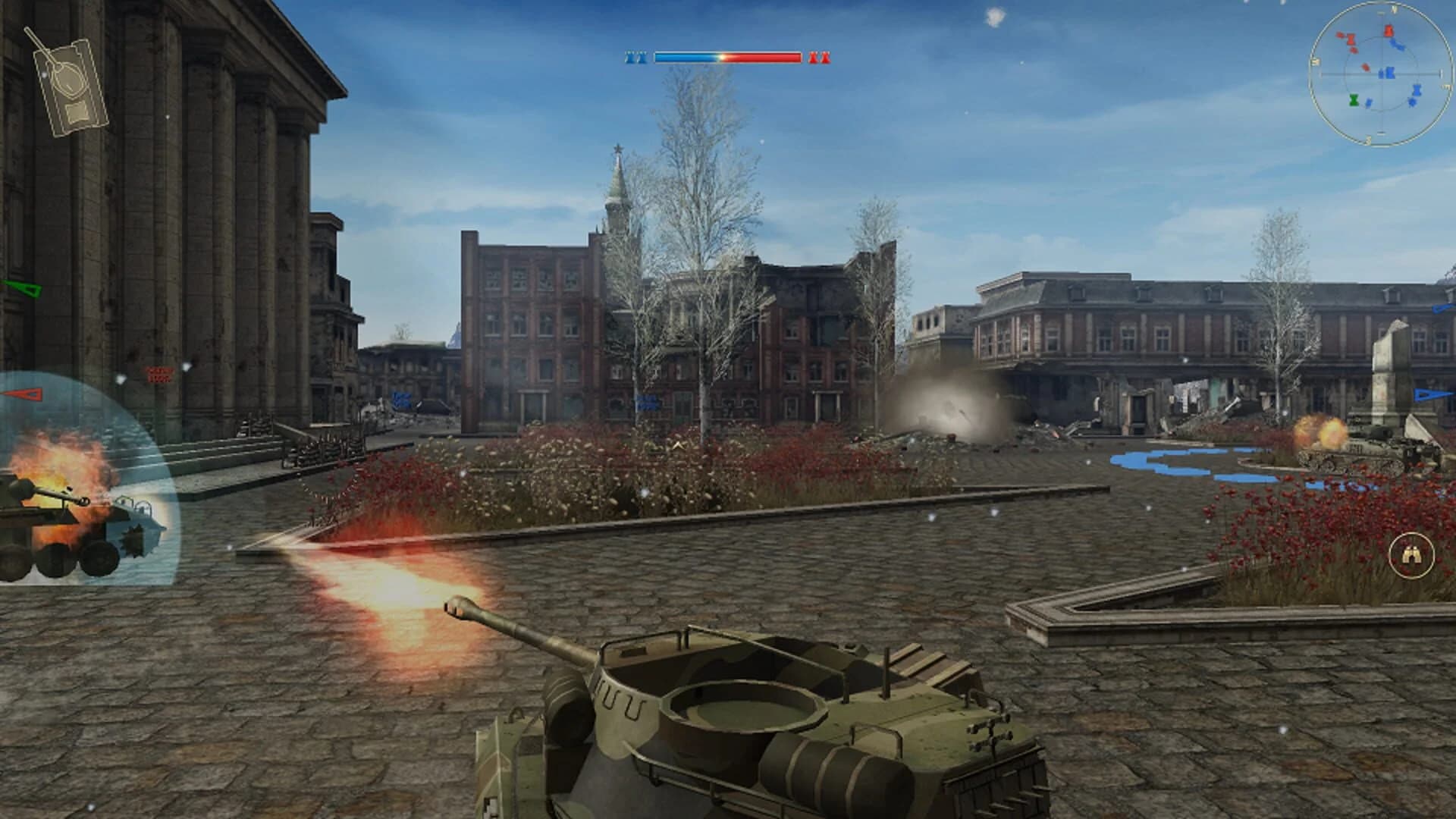The height and width of the screenshot is (819, 1456).
Task: Toggle the green ally arrow marker
Action: [21, 288]
